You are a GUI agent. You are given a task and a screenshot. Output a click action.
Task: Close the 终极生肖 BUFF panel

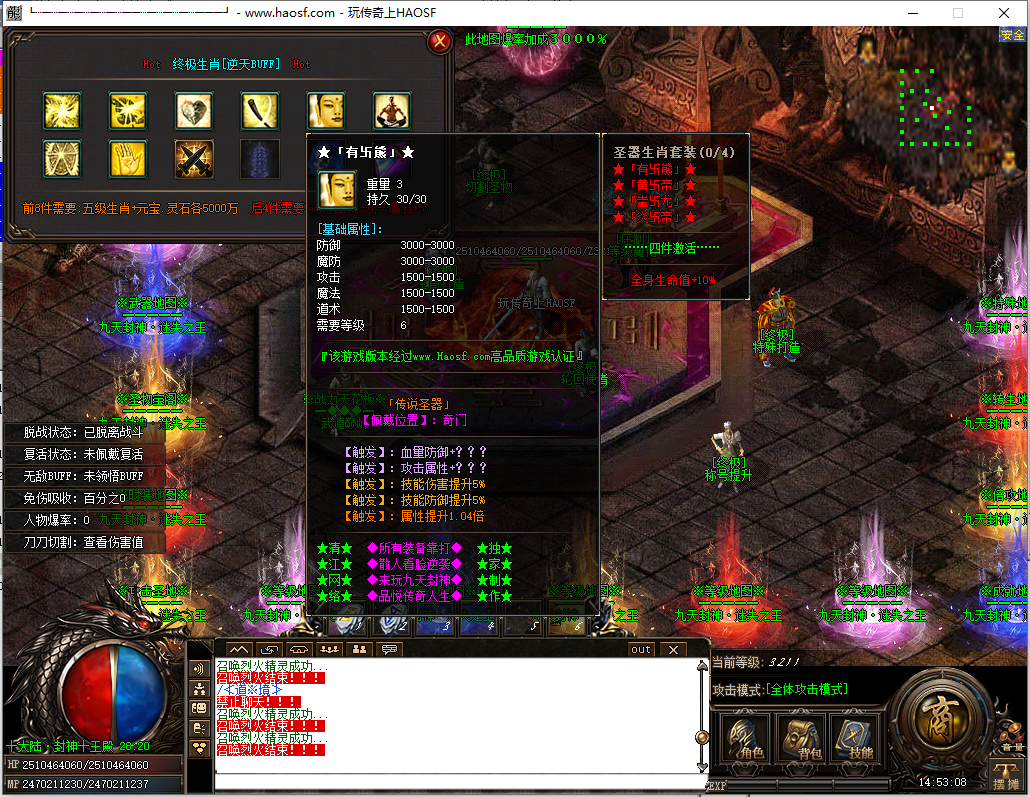438,42
